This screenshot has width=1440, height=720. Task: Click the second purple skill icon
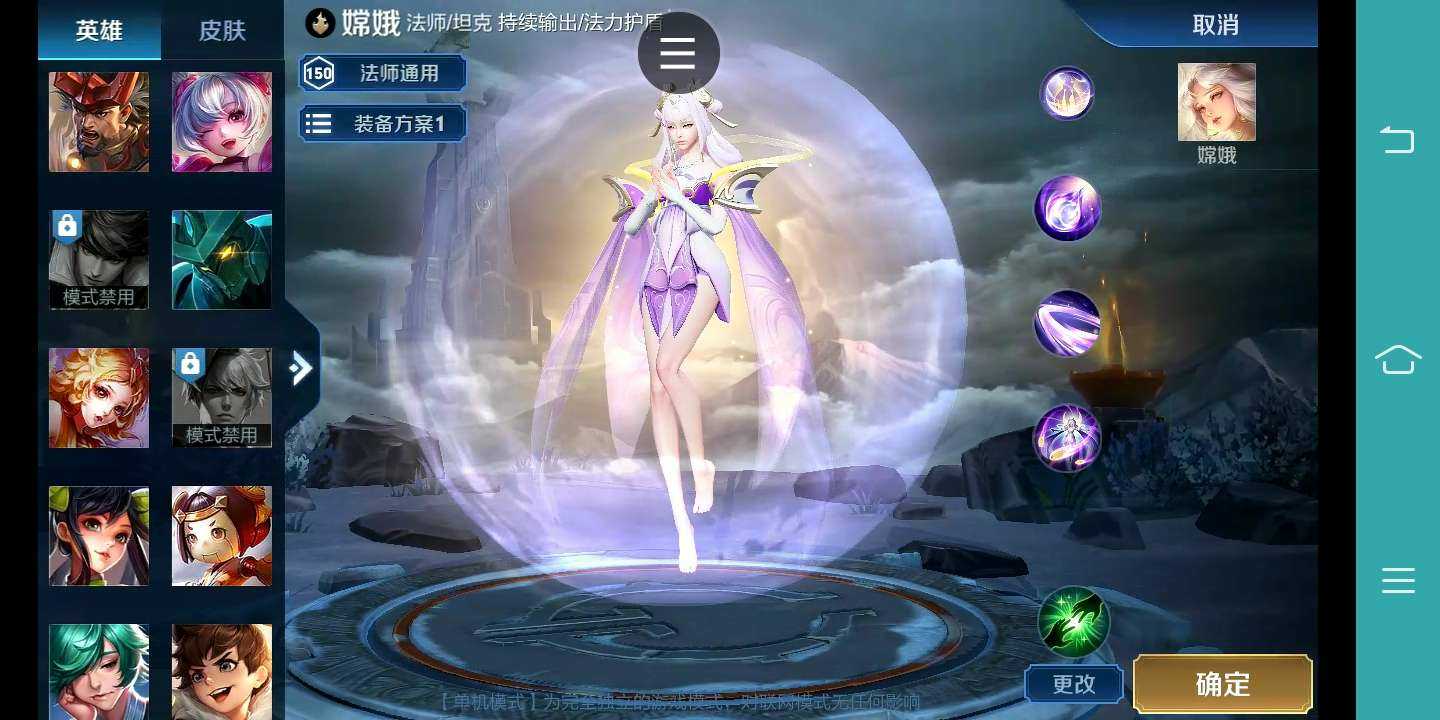click(1068, 208)
